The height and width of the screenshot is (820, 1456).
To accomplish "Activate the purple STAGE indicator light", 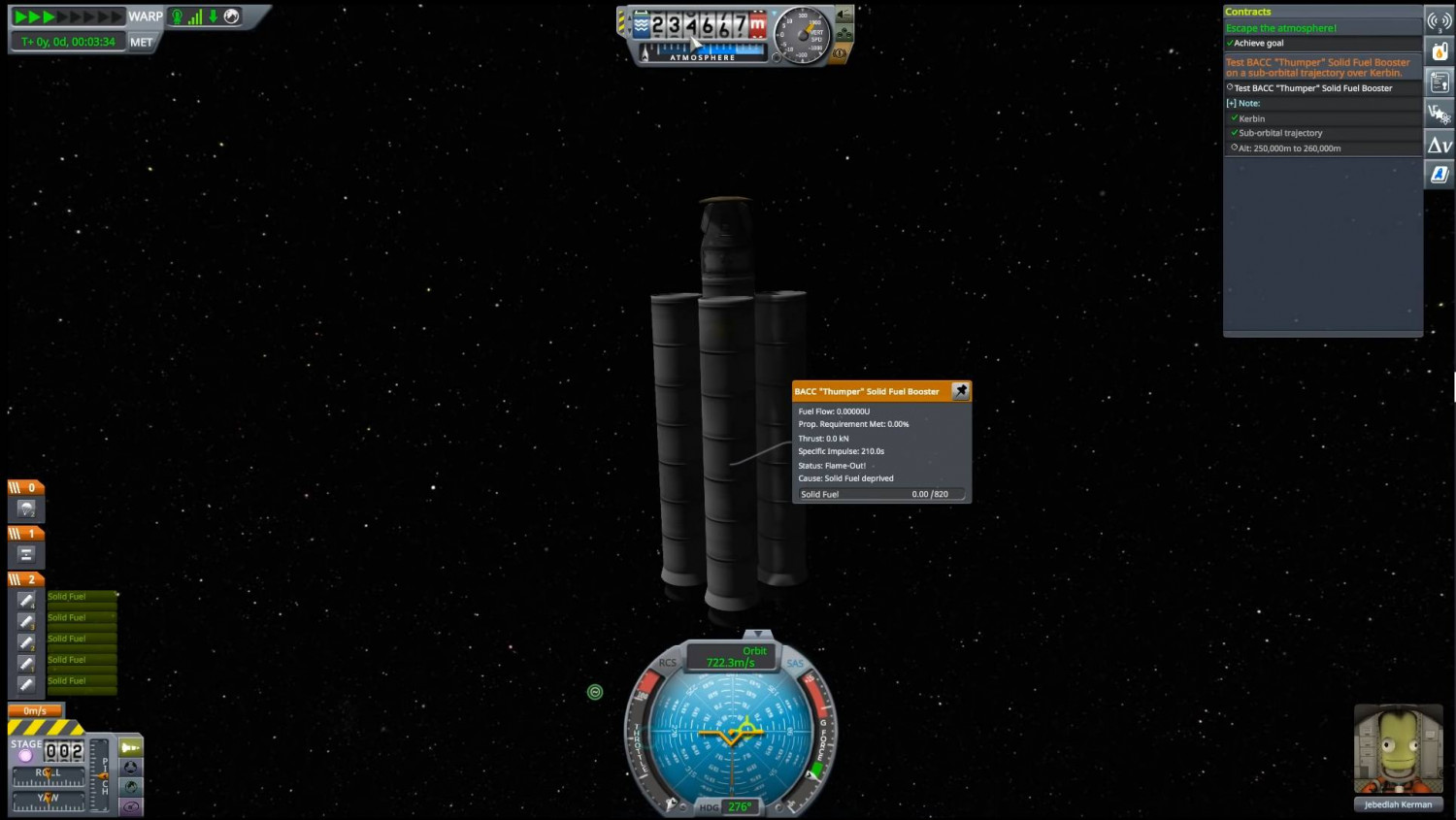I will (26, 755).
